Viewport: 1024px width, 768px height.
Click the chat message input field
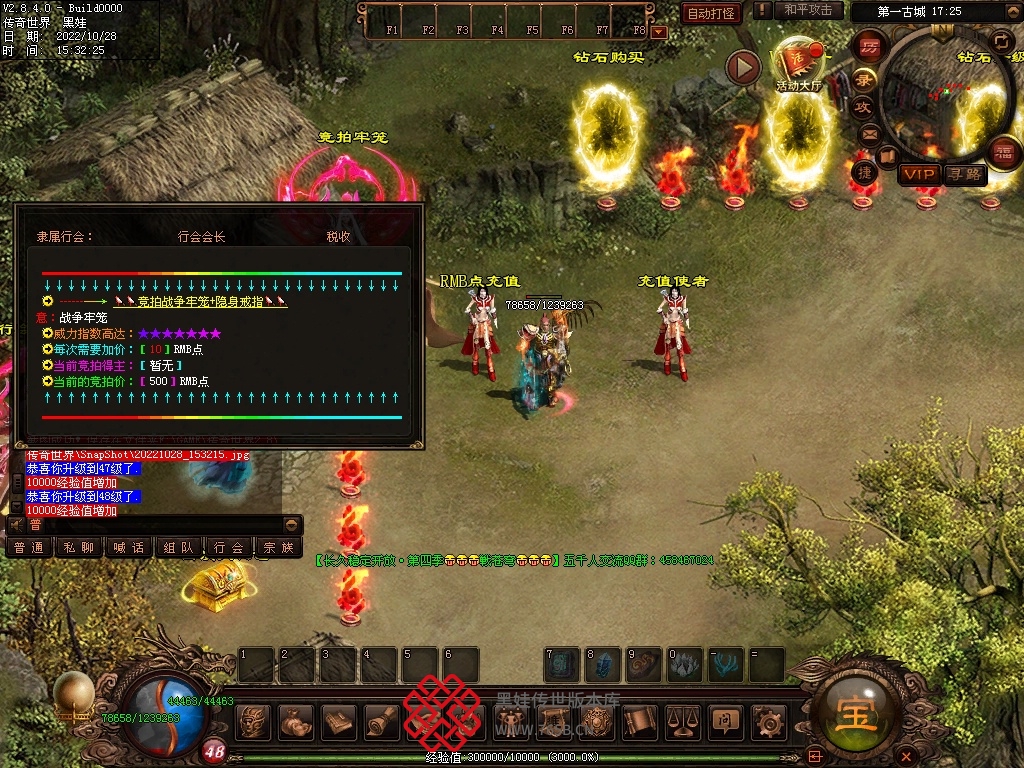pos(150,524)
